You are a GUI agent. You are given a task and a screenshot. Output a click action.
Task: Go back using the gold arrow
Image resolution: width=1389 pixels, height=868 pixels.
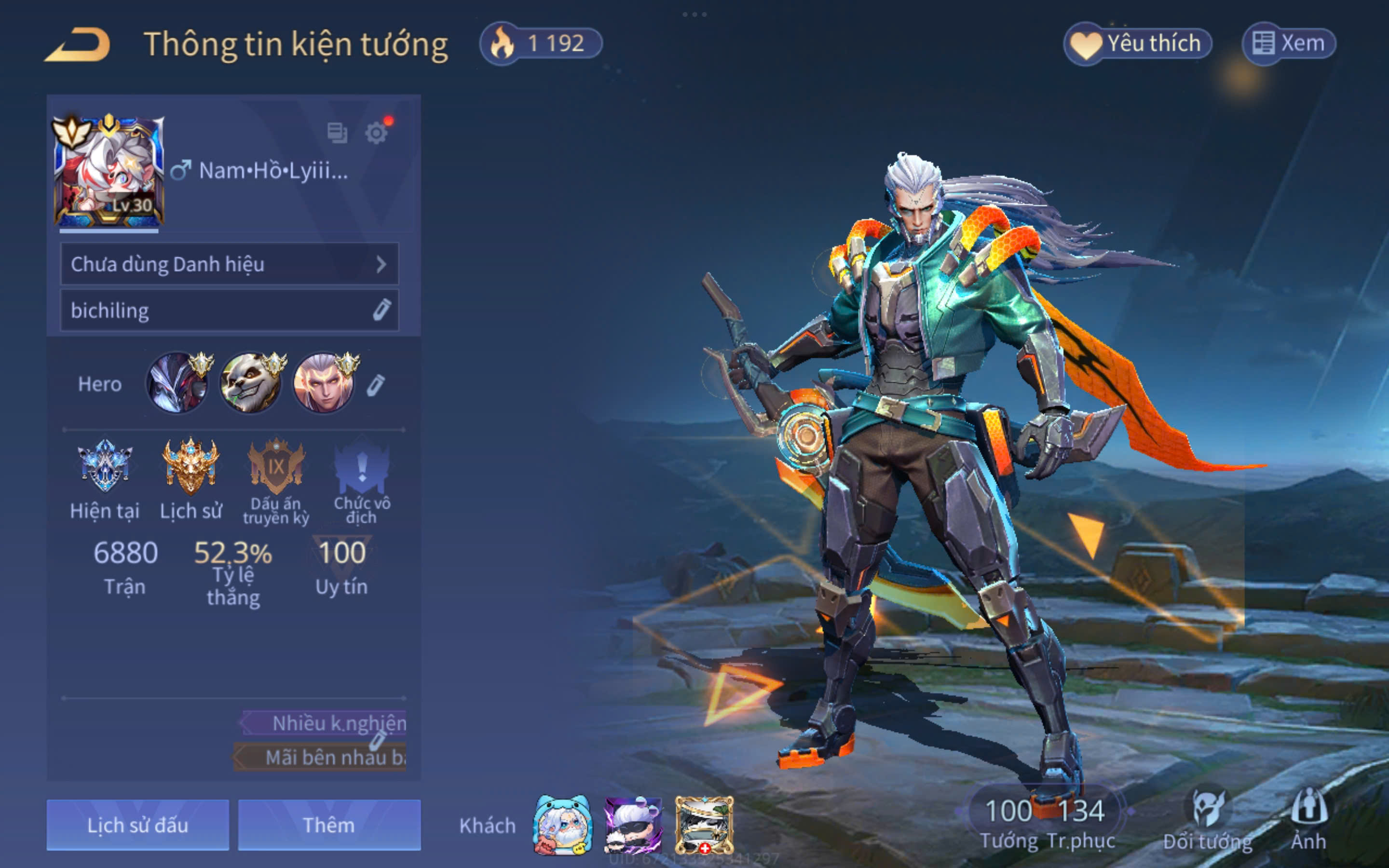pyautogui.click(x=78, y=44)
